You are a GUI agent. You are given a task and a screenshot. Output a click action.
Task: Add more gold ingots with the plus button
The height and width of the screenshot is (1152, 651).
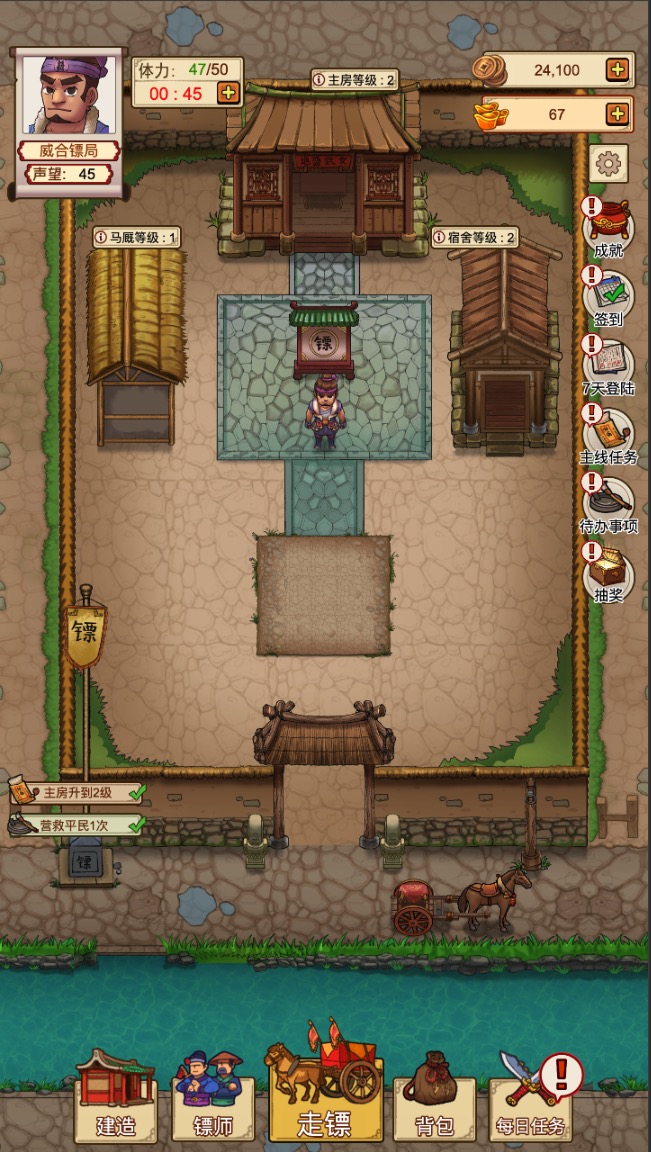(618, 114)
